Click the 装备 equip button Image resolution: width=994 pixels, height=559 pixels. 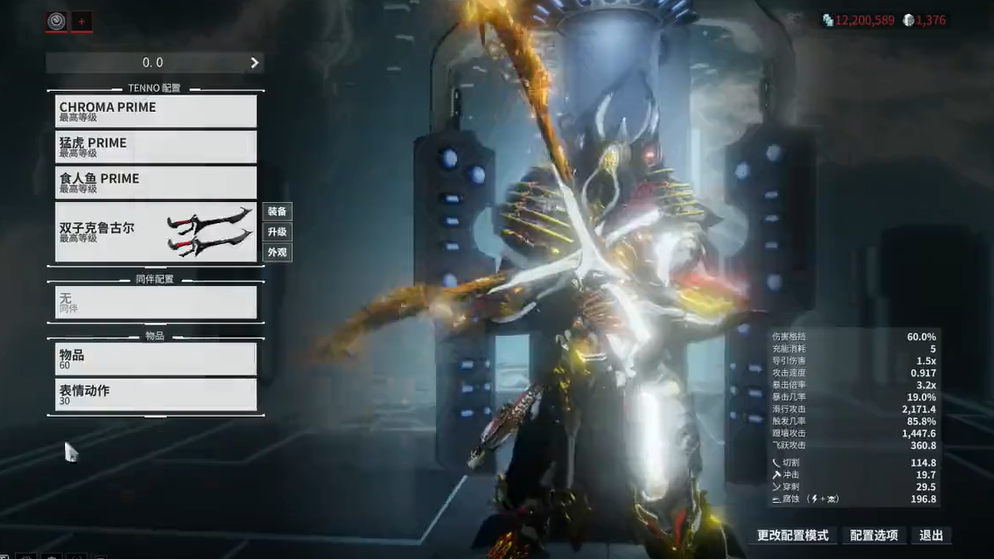(x=277, y=212)
